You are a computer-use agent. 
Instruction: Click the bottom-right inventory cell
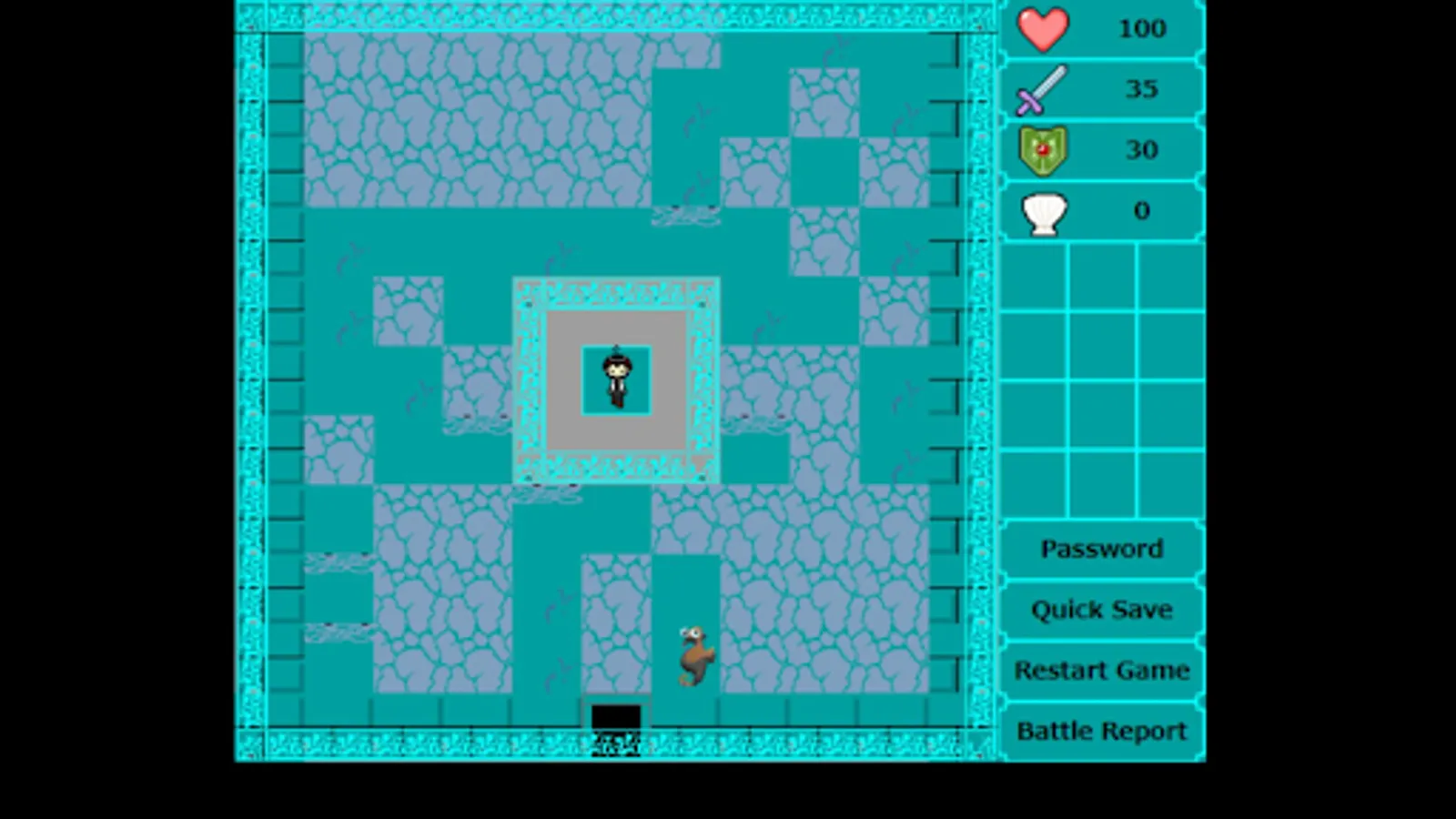[x=1169, y=482]
